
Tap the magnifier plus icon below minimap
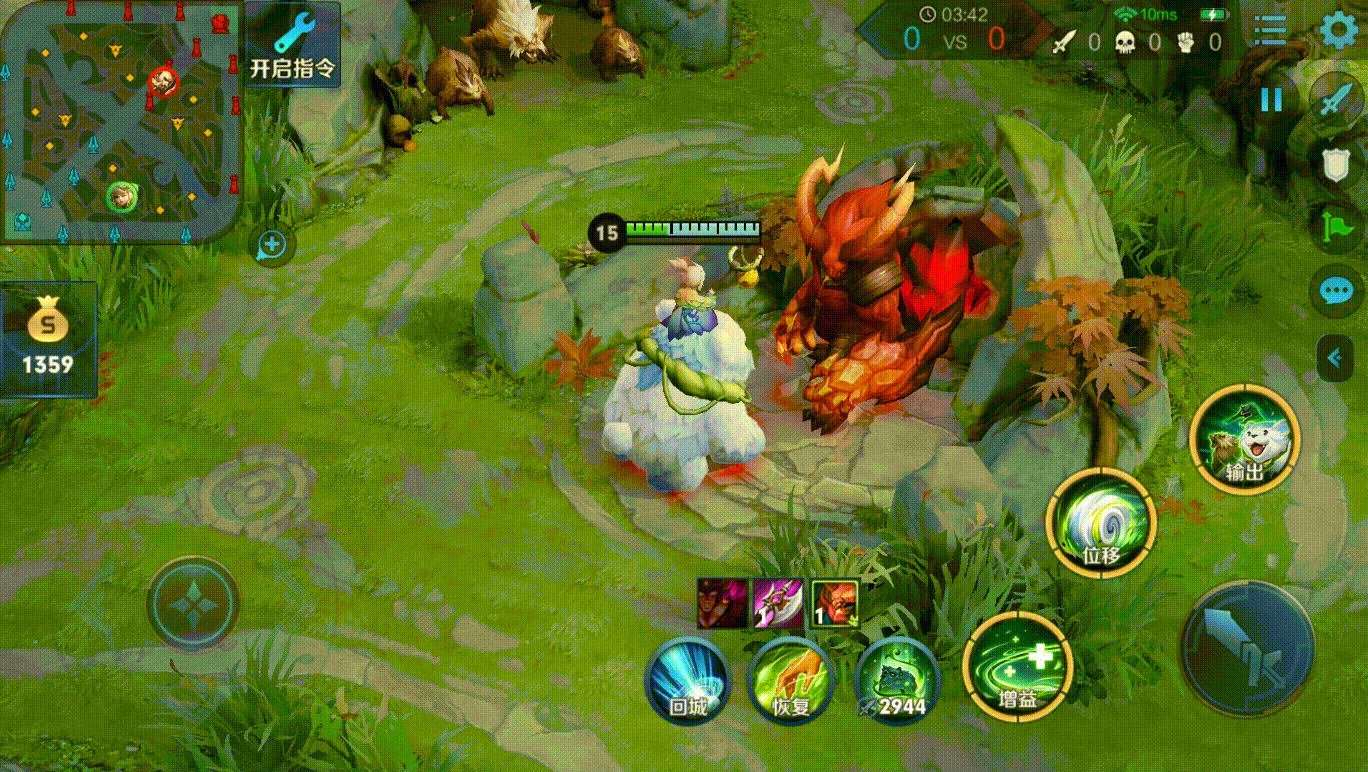tap(272, 245)
